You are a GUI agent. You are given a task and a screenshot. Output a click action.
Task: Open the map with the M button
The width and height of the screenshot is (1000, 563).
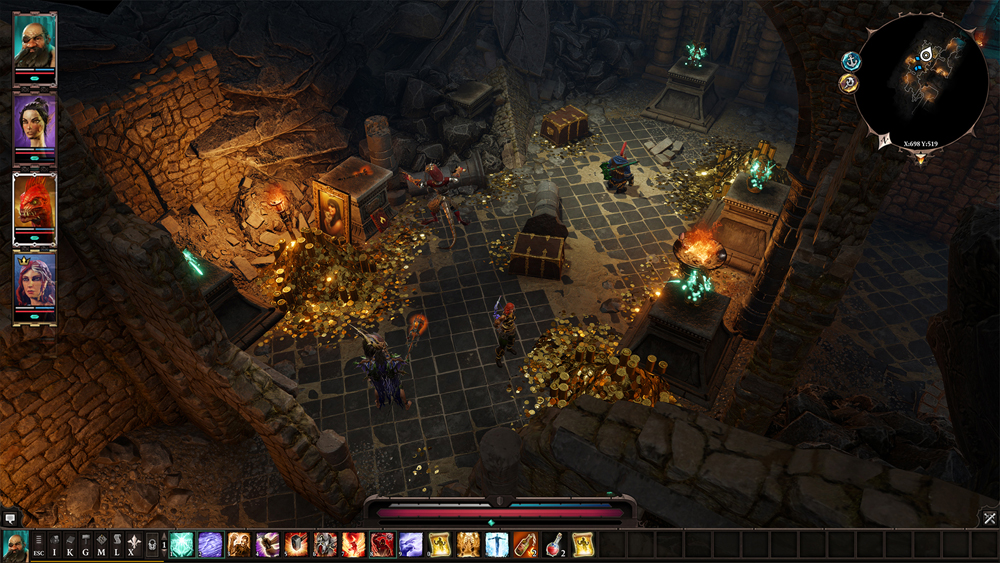101,545
